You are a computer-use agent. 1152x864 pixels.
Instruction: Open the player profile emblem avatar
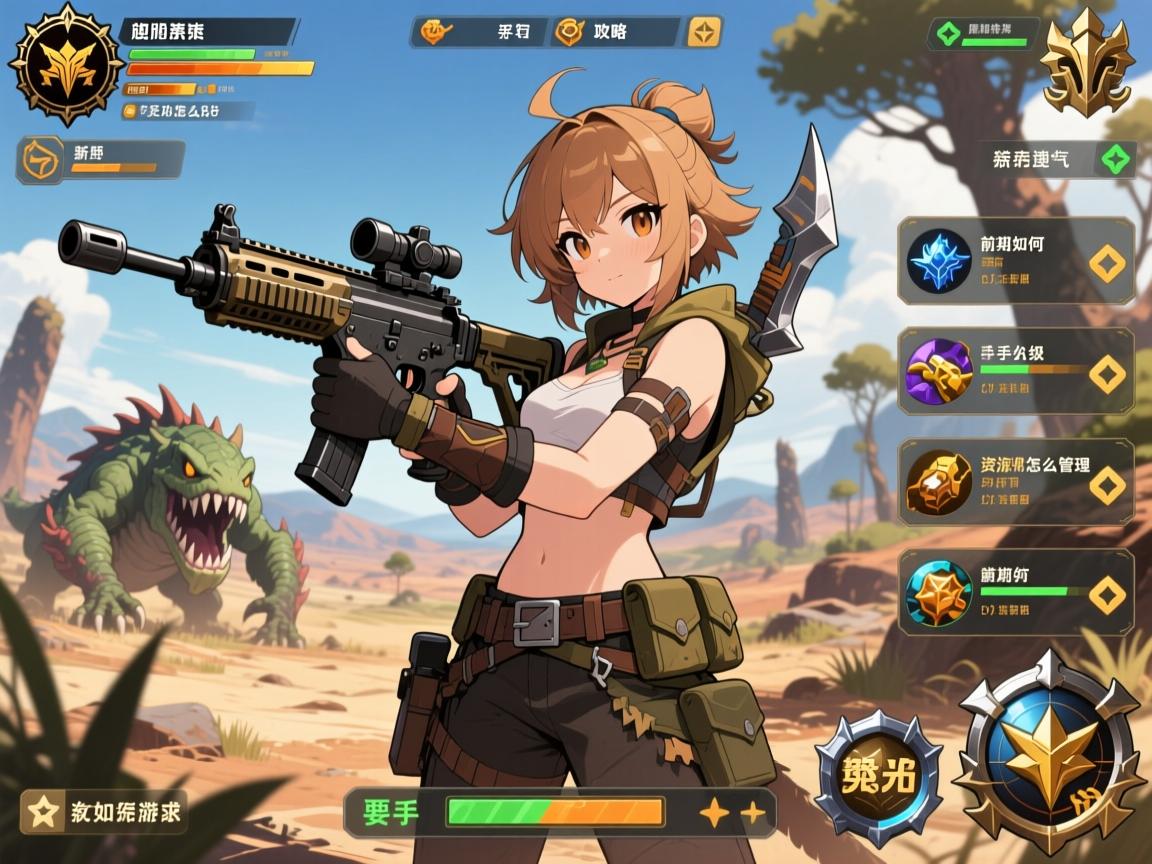point(66,64)
